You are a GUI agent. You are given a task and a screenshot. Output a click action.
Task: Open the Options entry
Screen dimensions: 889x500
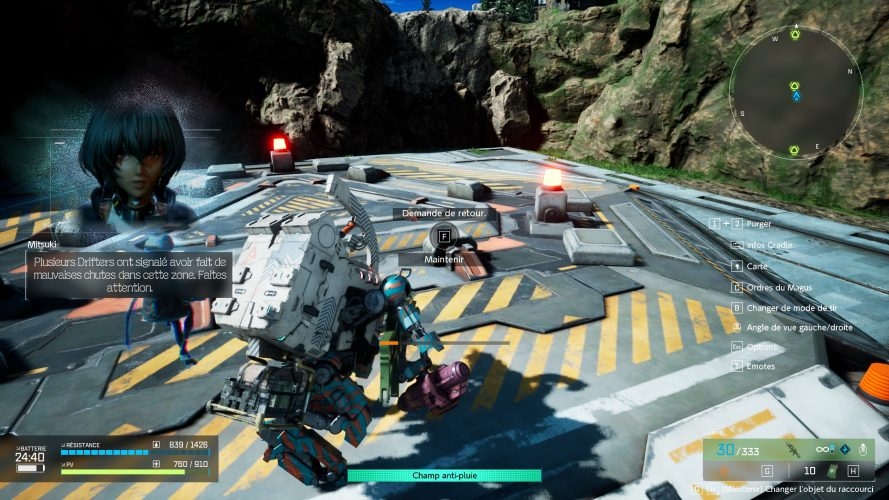pyautogui.click(x=761, y=346)
